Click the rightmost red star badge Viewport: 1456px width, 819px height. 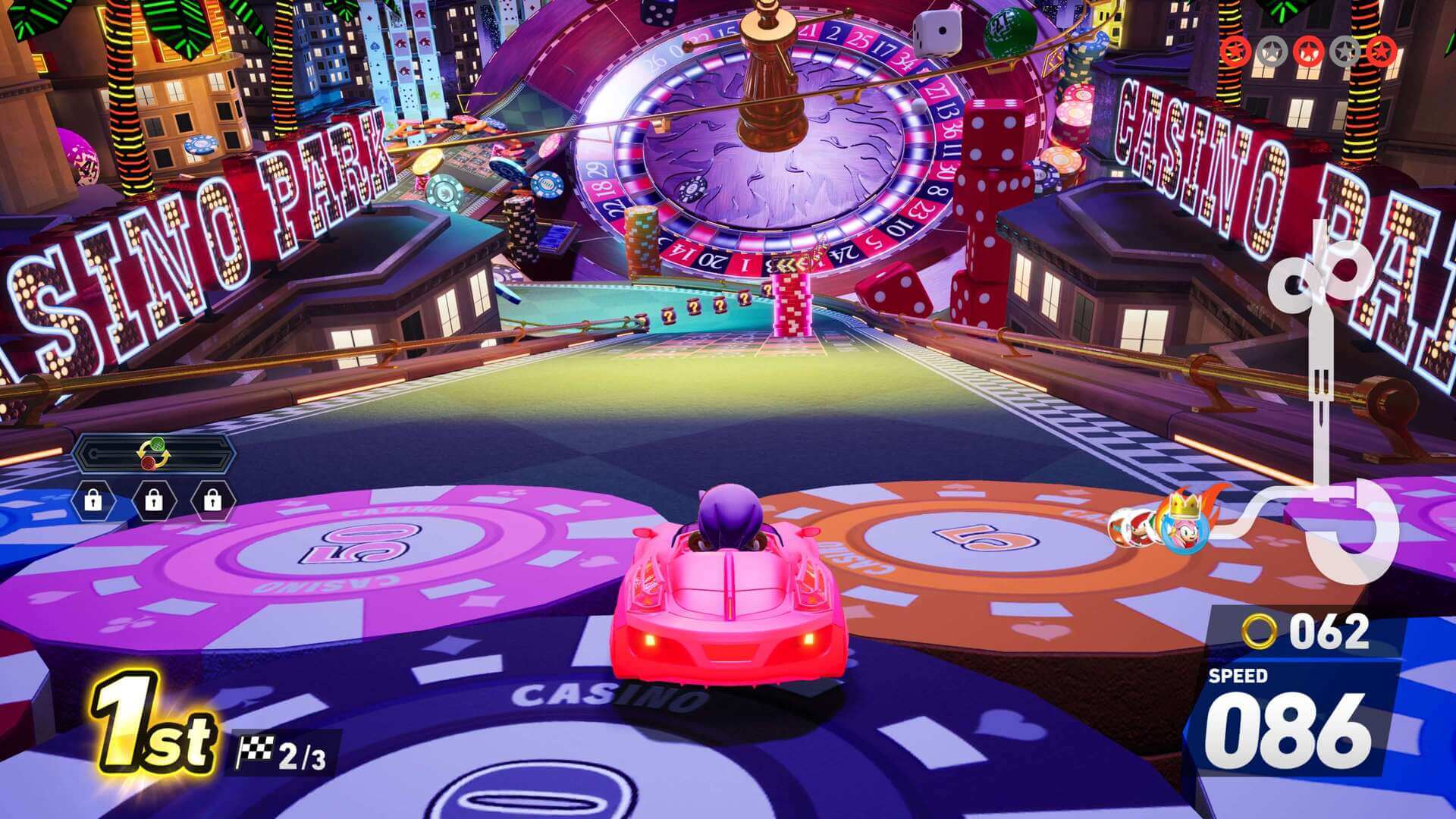(1383, 52)
